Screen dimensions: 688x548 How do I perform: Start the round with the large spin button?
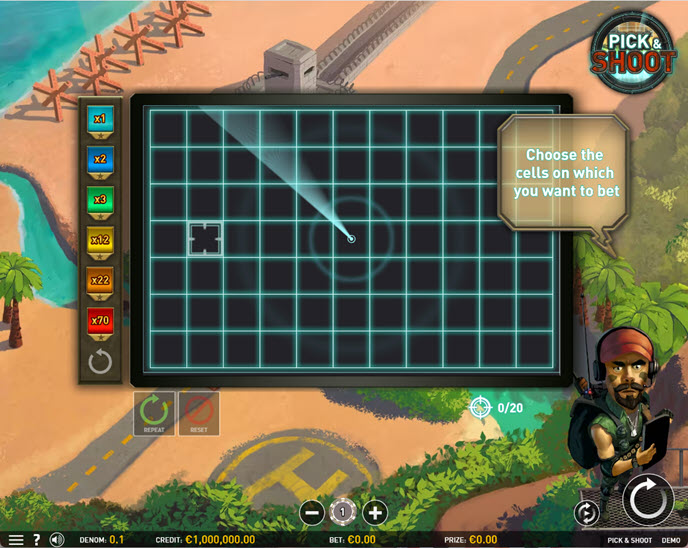pos(648,499)
